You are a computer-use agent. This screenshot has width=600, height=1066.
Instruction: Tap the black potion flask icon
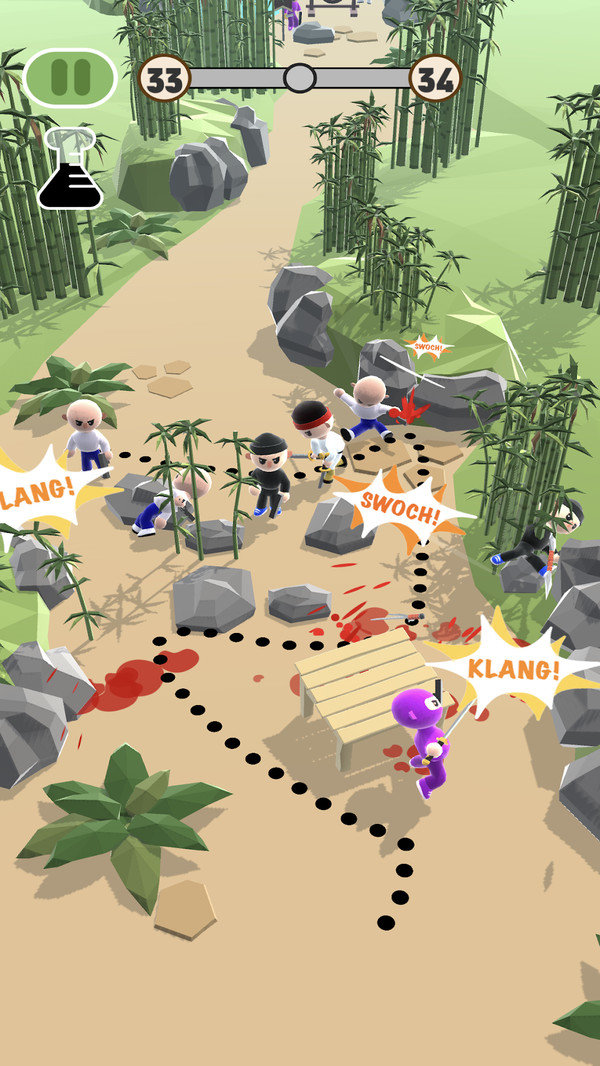pos(70,172)
